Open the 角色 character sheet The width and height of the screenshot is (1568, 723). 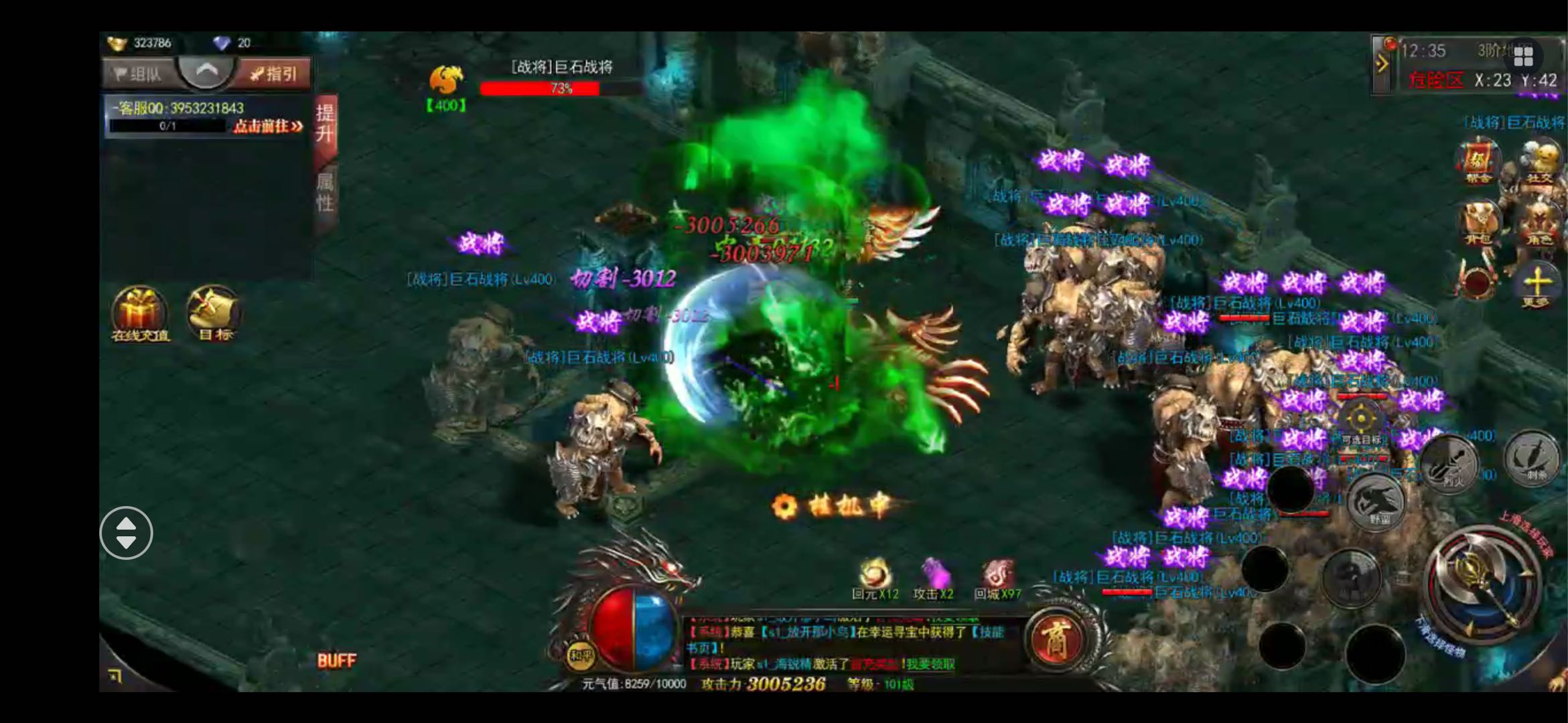(x=1539, y=224)
